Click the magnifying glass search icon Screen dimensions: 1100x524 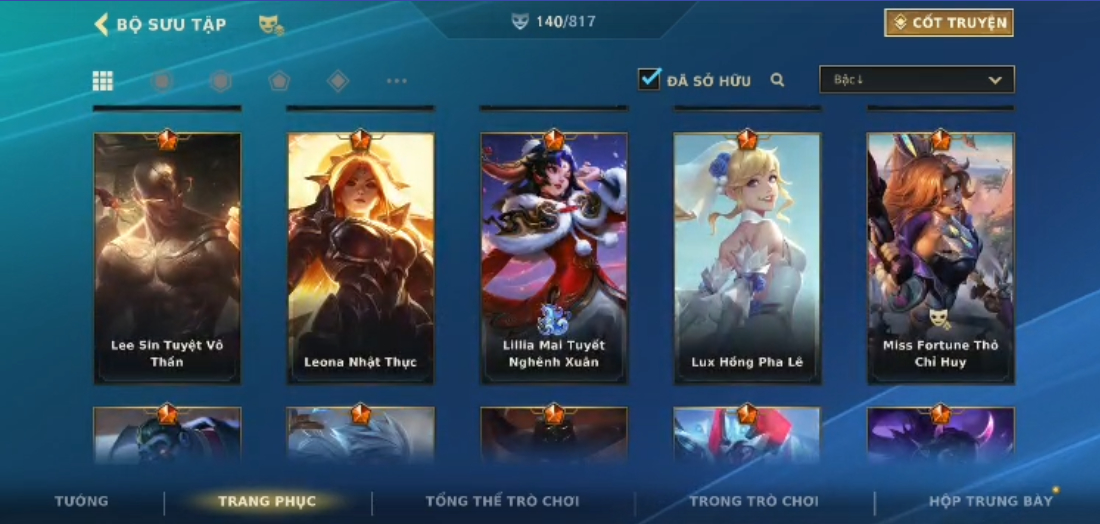point(777,80)
